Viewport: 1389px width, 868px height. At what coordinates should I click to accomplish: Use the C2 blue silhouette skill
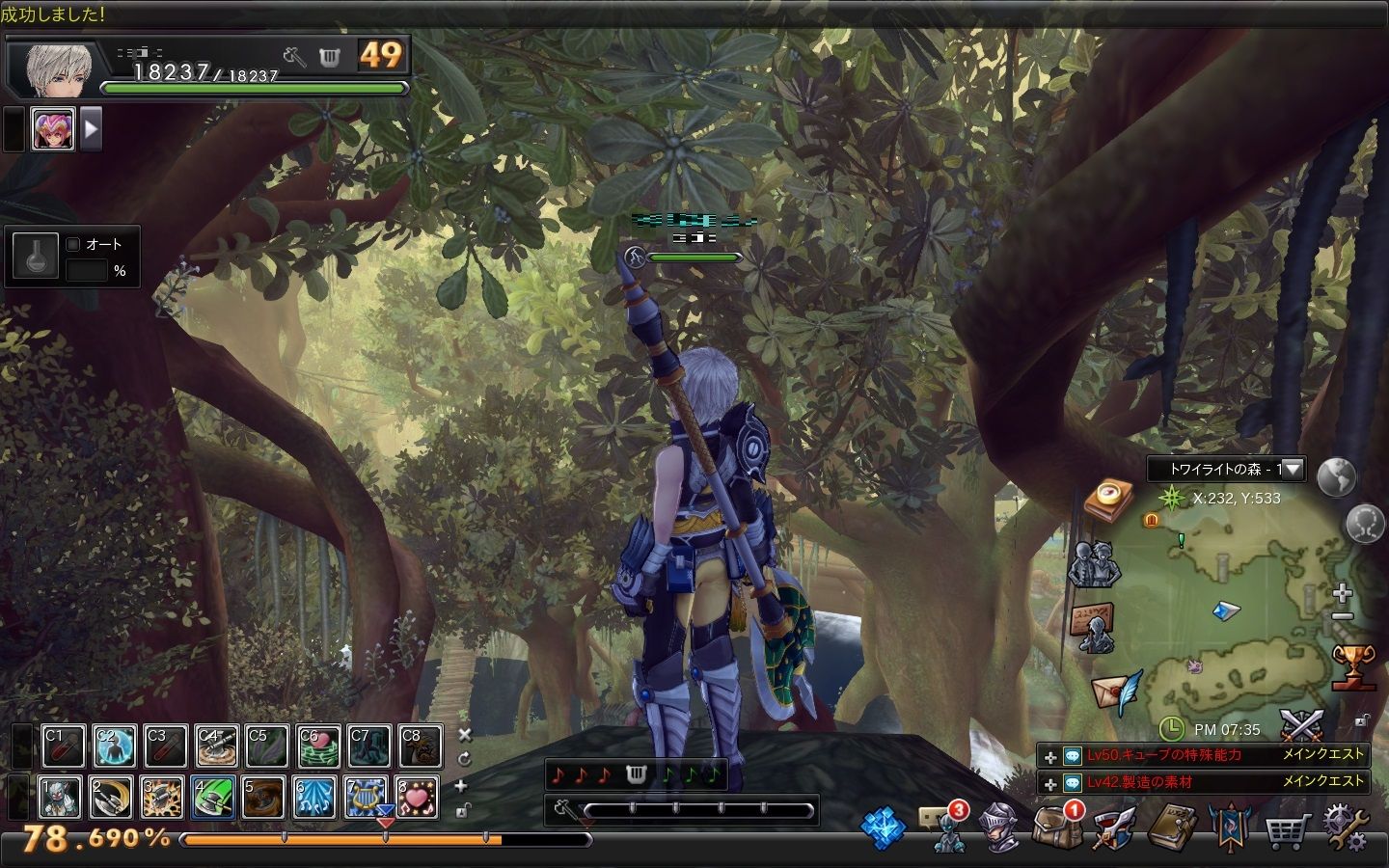tap(113, 746)
